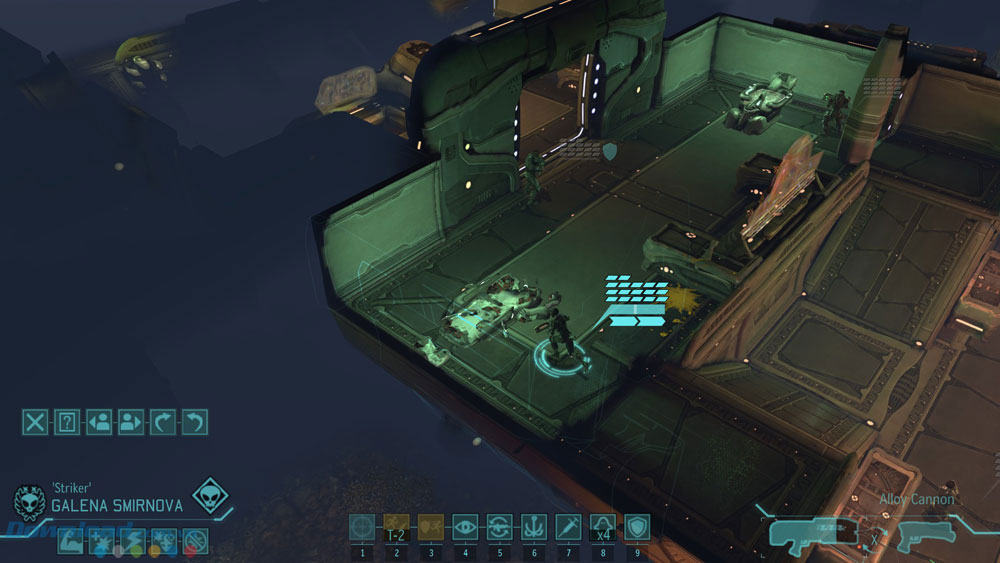The width and height of the screenshot is (1000, 563).
Task: Select the ghost ability marked x4
Action: point(603,528)
